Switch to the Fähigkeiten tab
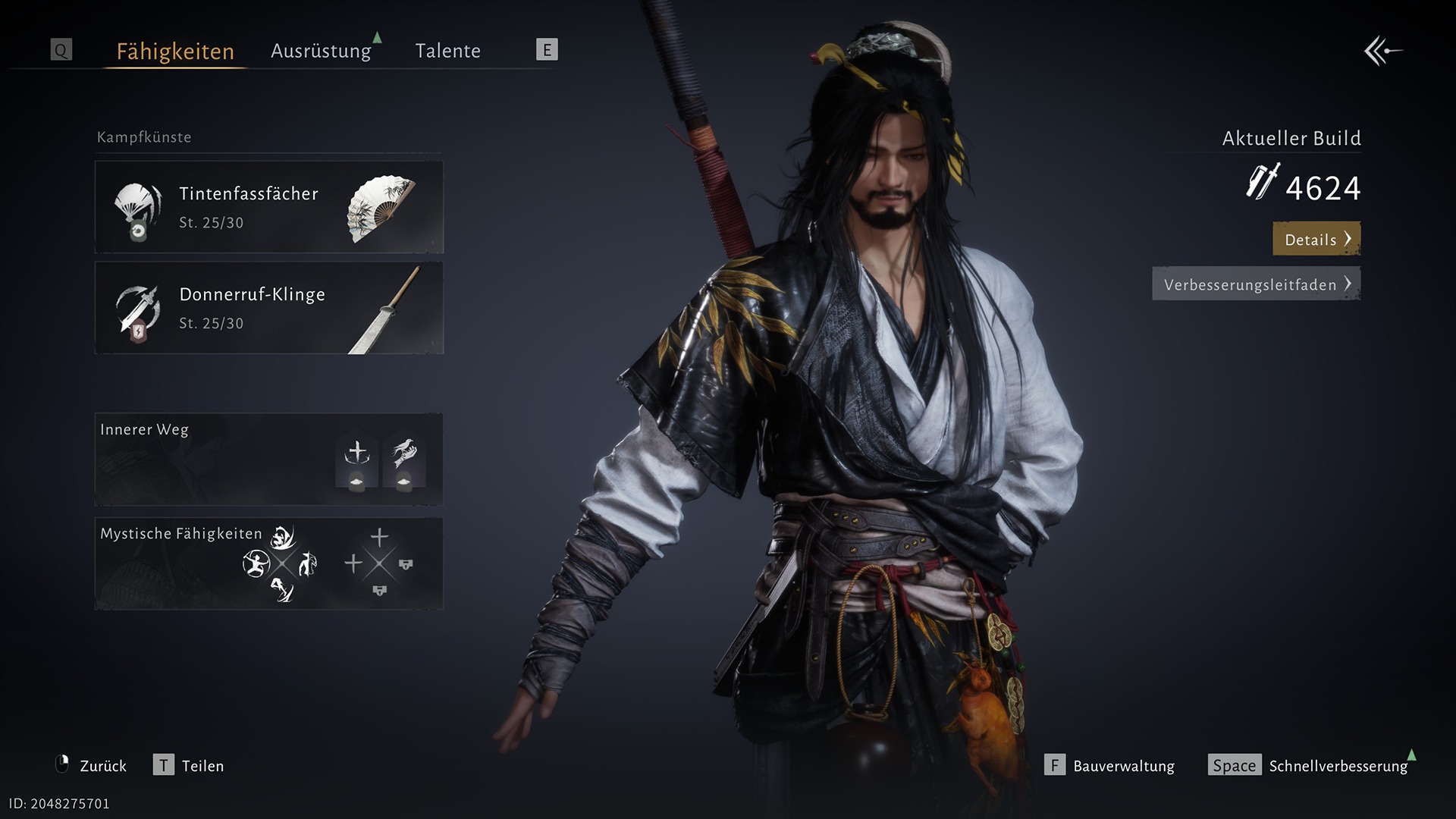 click(x=175, y=51)
